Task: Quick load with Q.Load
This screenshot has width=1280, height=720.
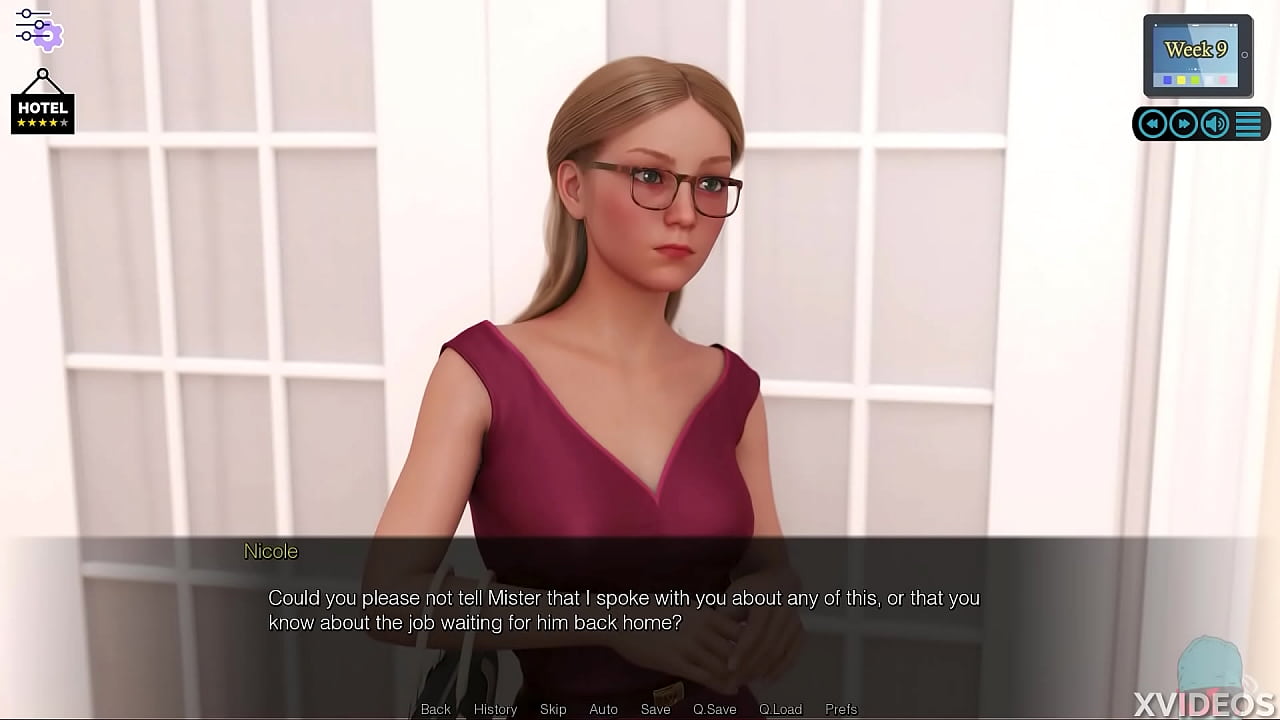Action: 780,709
